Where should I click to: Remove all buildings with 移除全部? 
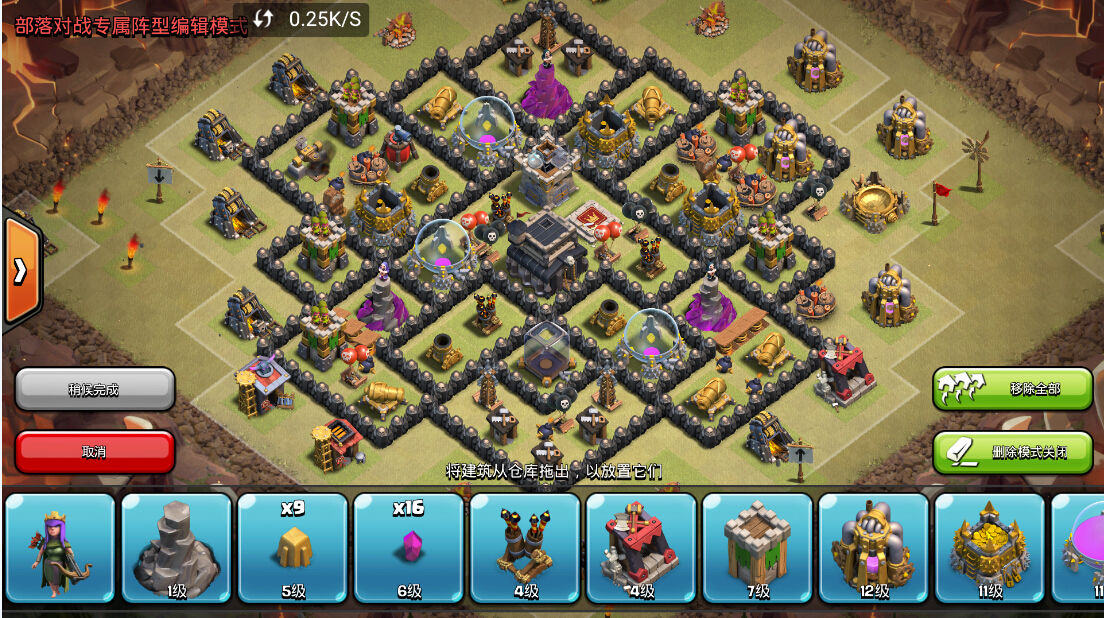(x=1012, y=388)
